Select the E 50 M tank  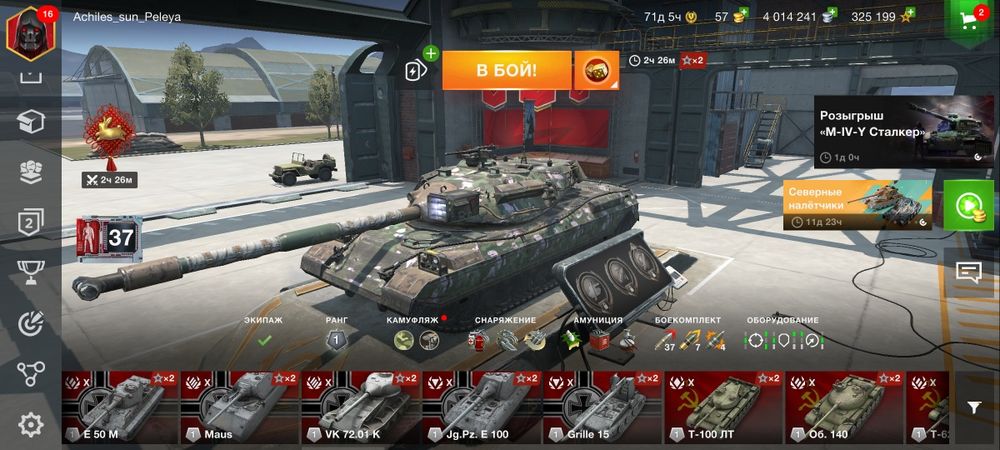click(120, 407)
